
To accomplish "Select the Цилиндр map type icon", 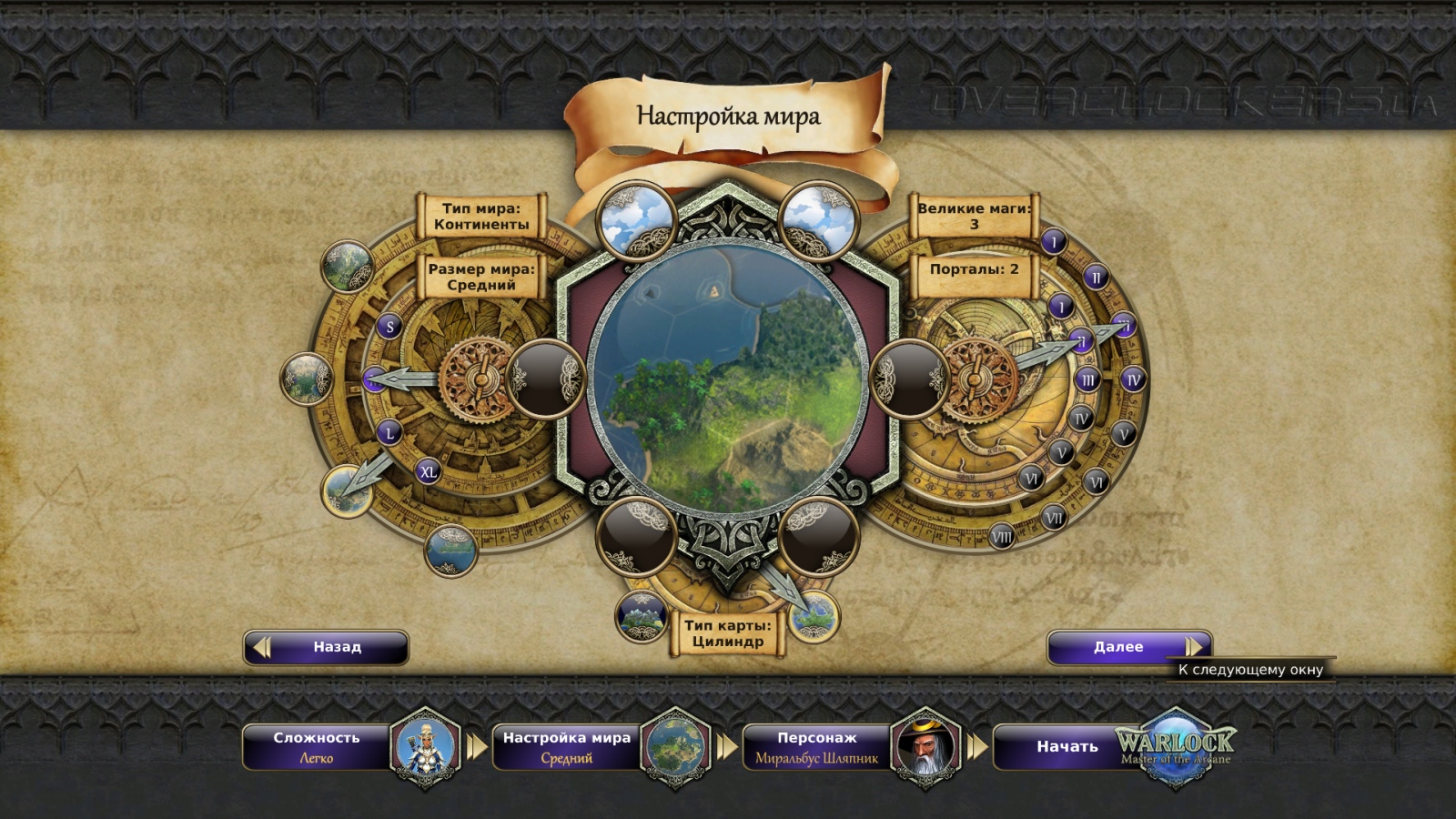I will (812, 616).
